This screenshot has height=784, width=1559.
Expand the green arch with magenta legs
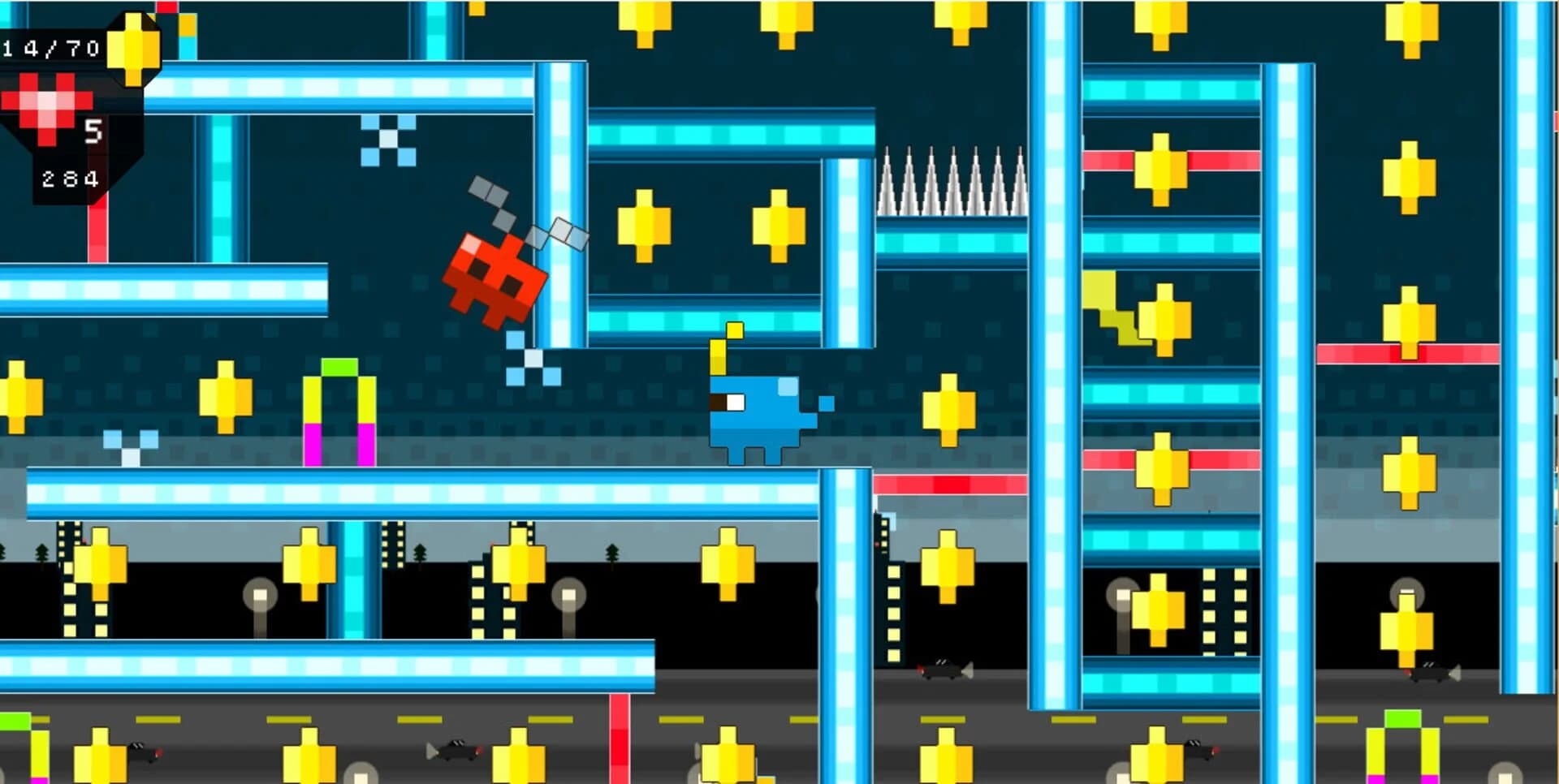(x=341, y=406)
